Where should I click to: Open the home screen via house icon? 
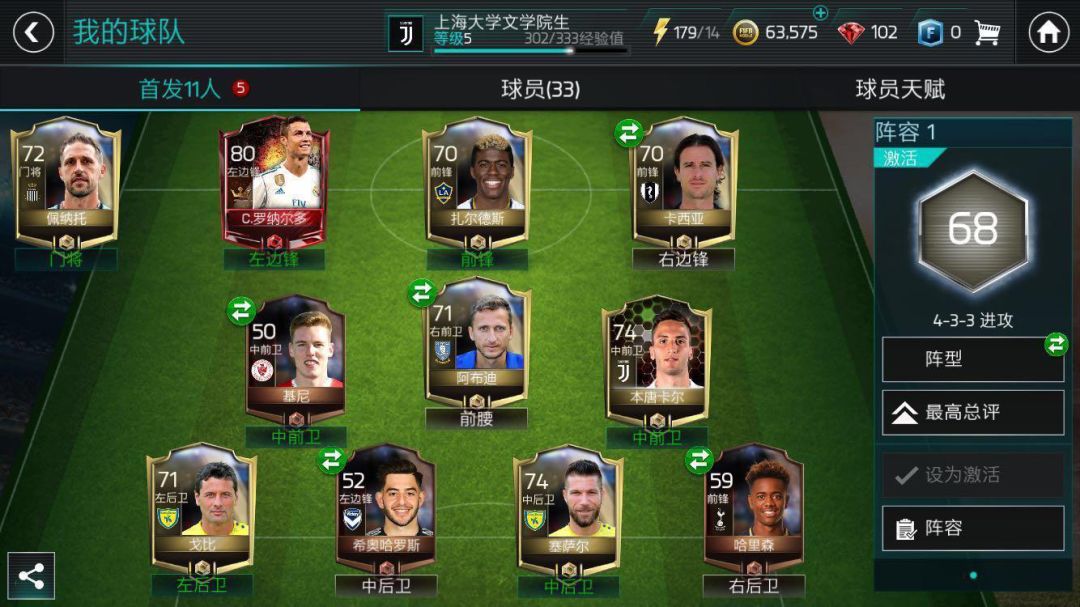click(1048, 32)
